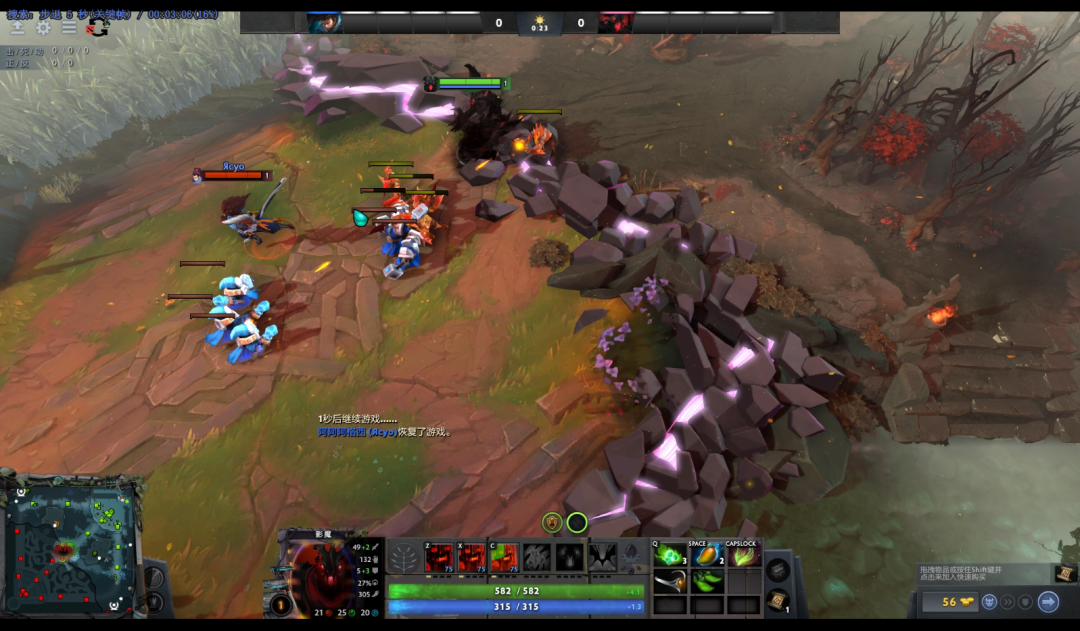Click the blue arrow button beside the gold

point(1048,602)
